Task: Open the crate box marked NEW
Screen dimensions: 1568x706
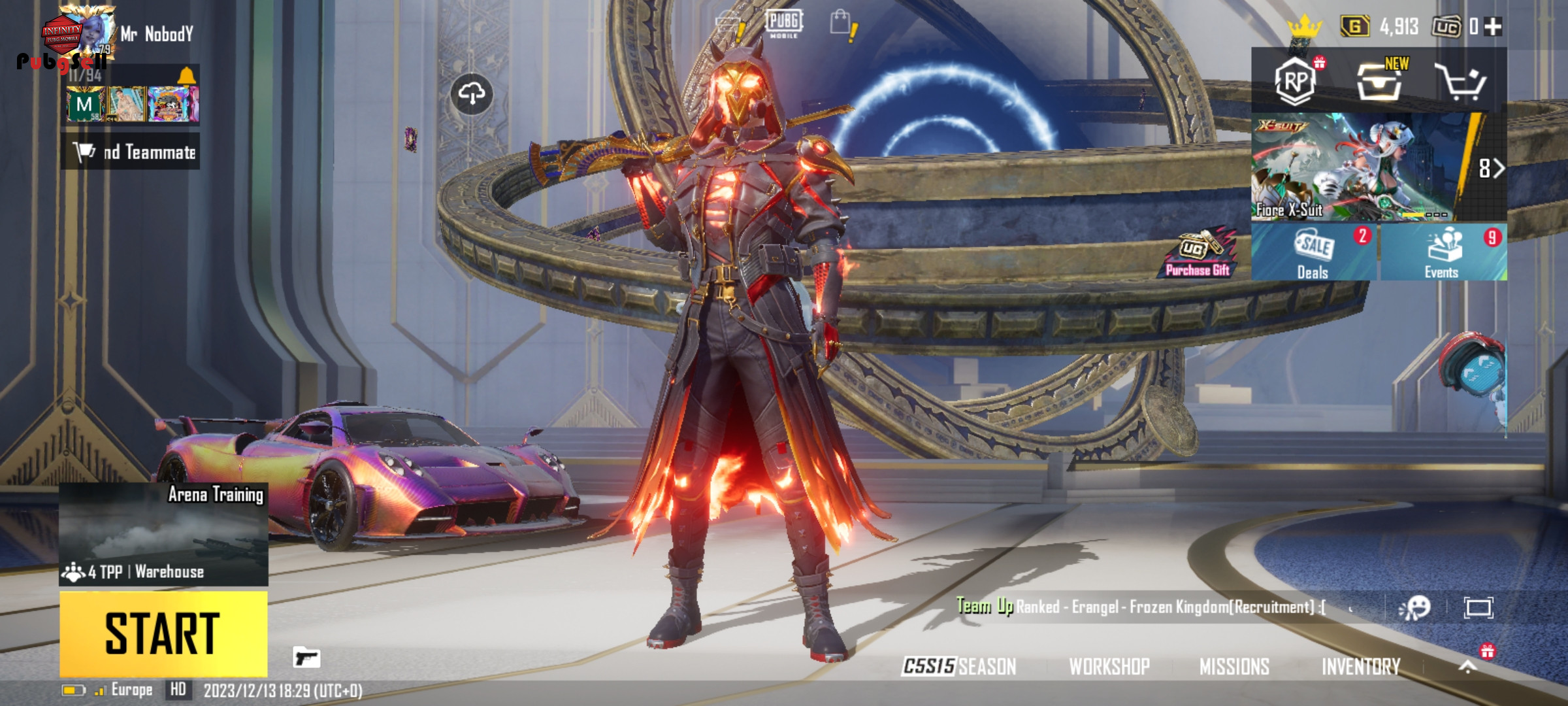Action: click(1380, 81)
